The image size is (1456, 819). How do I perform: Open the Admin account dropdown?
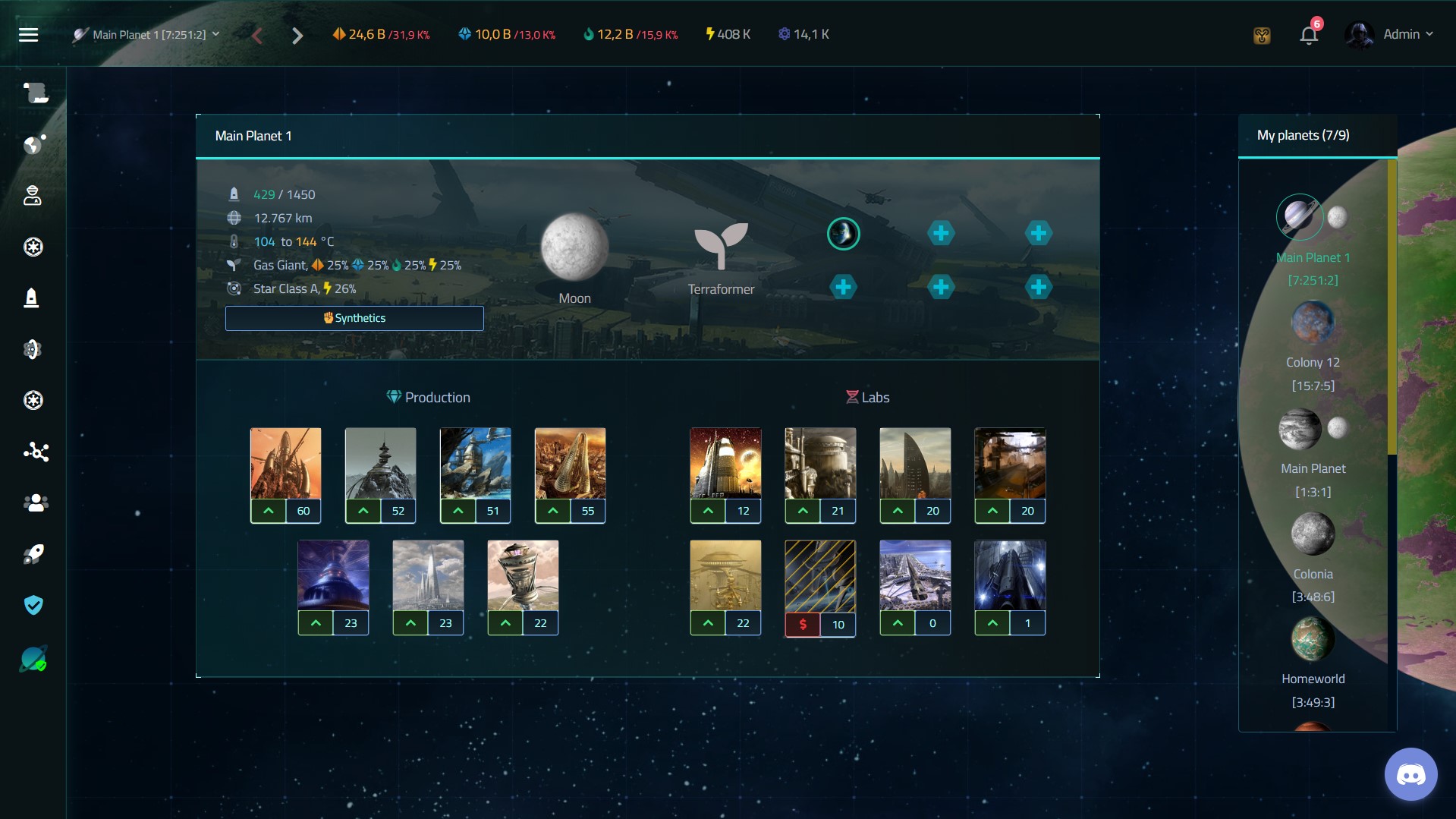(x=1390, y=35)
